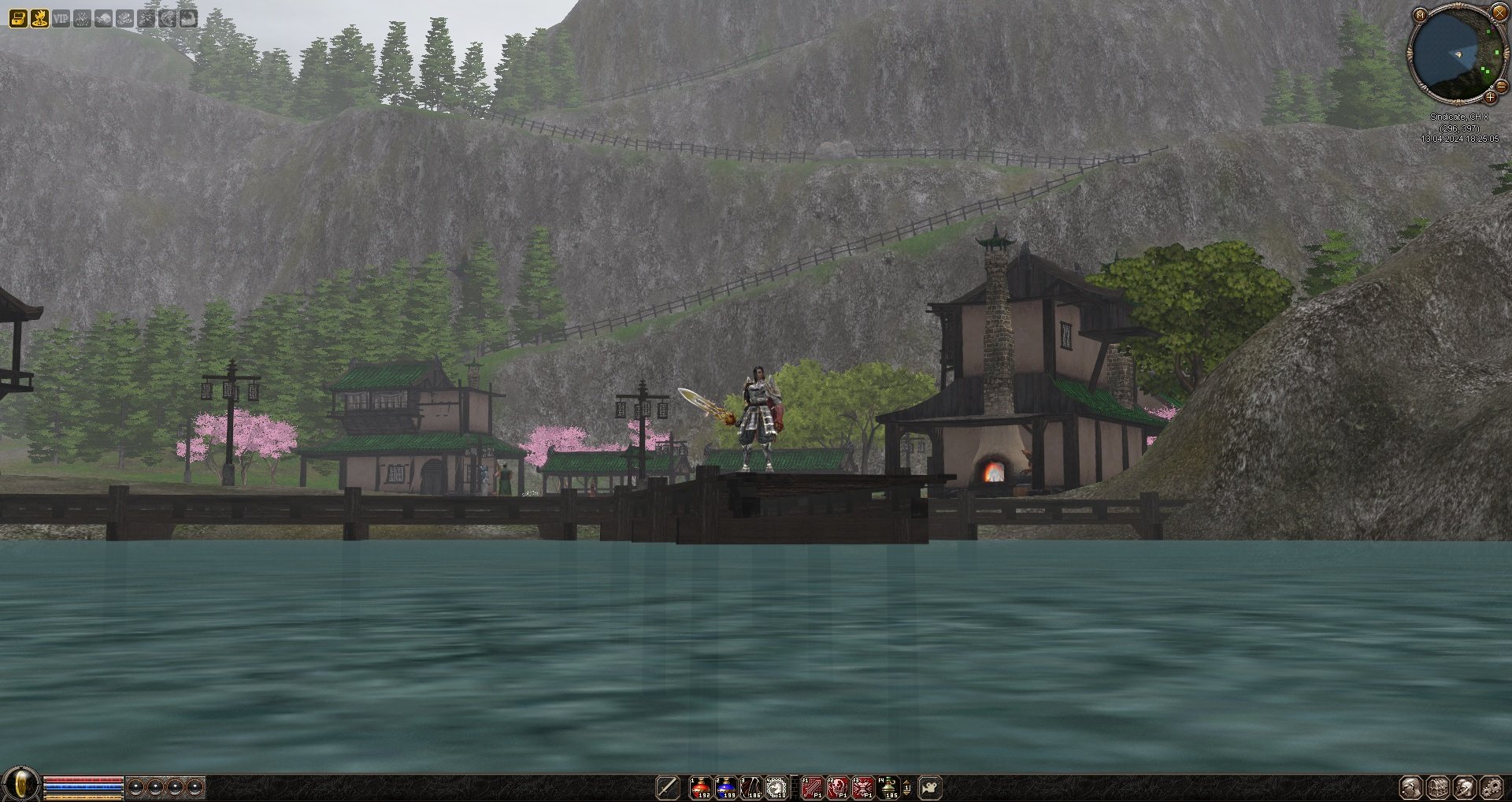Click on the circular minimap
Image resolution: width=1512 pixels, height=802 pixels.
click(1455, 54)
